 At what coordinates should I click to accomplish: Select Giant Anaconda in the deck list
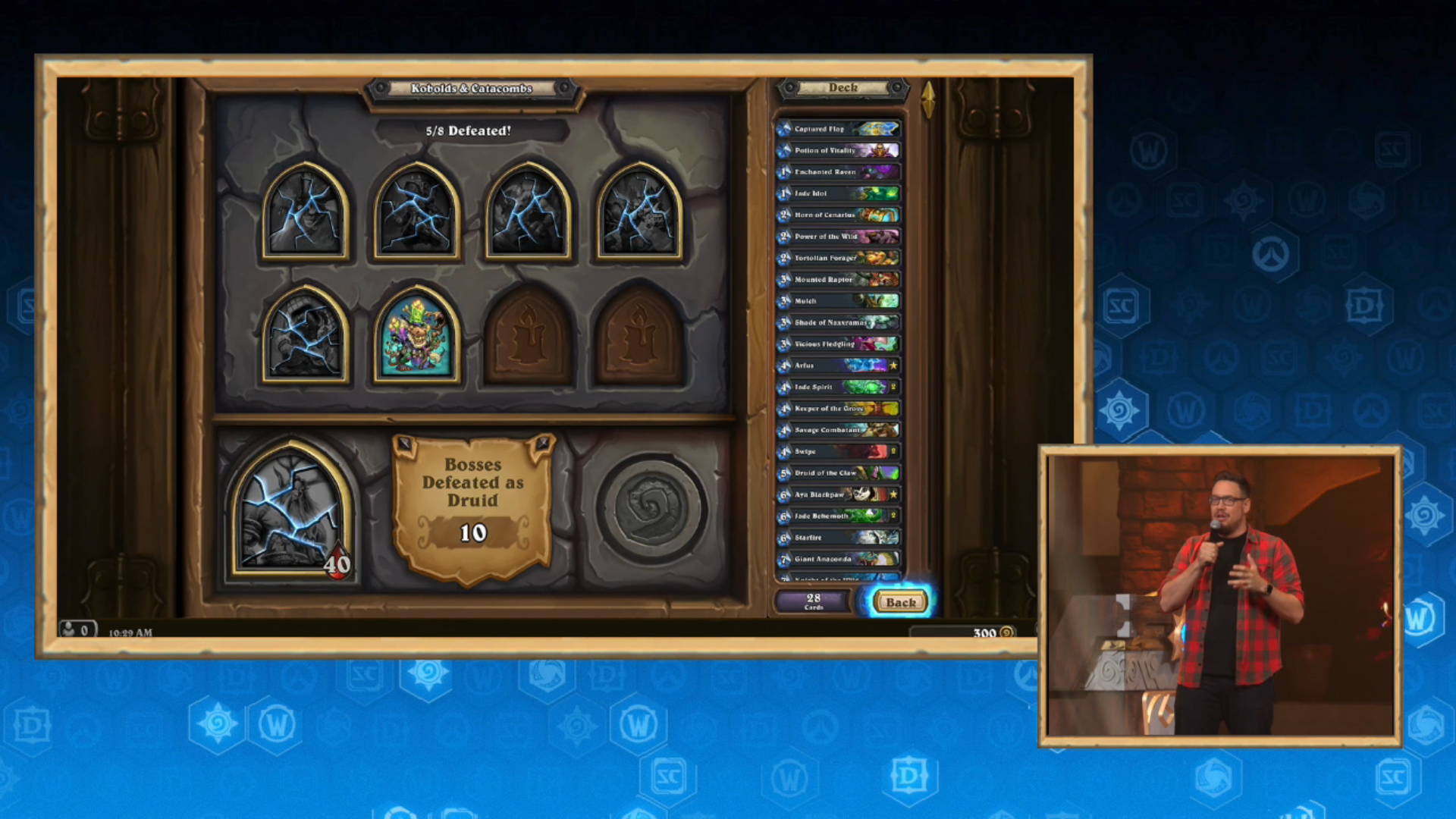click(x=838, y=559)
